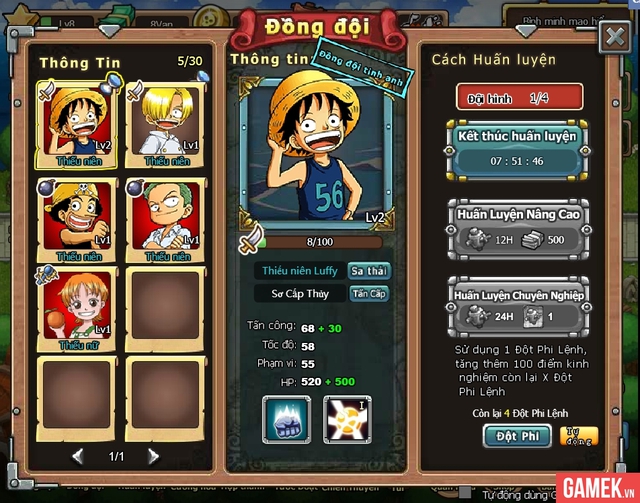The image size is (640, 503).
Task: Close the Đồng đội window
Action: (x=613, y=37)
